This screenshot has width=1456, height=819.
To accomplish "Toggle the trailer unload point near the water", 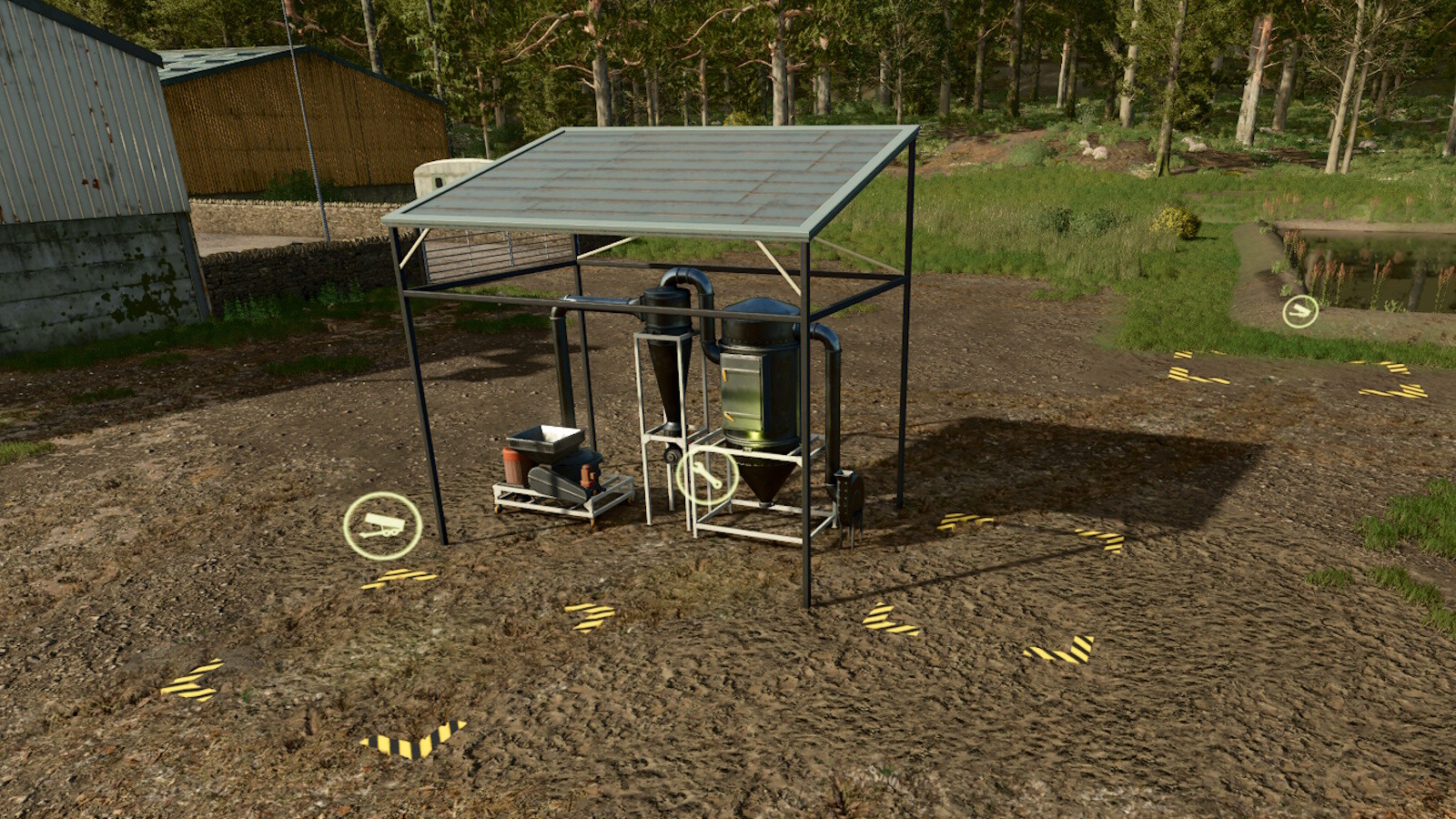I will tap(1299, 309).
